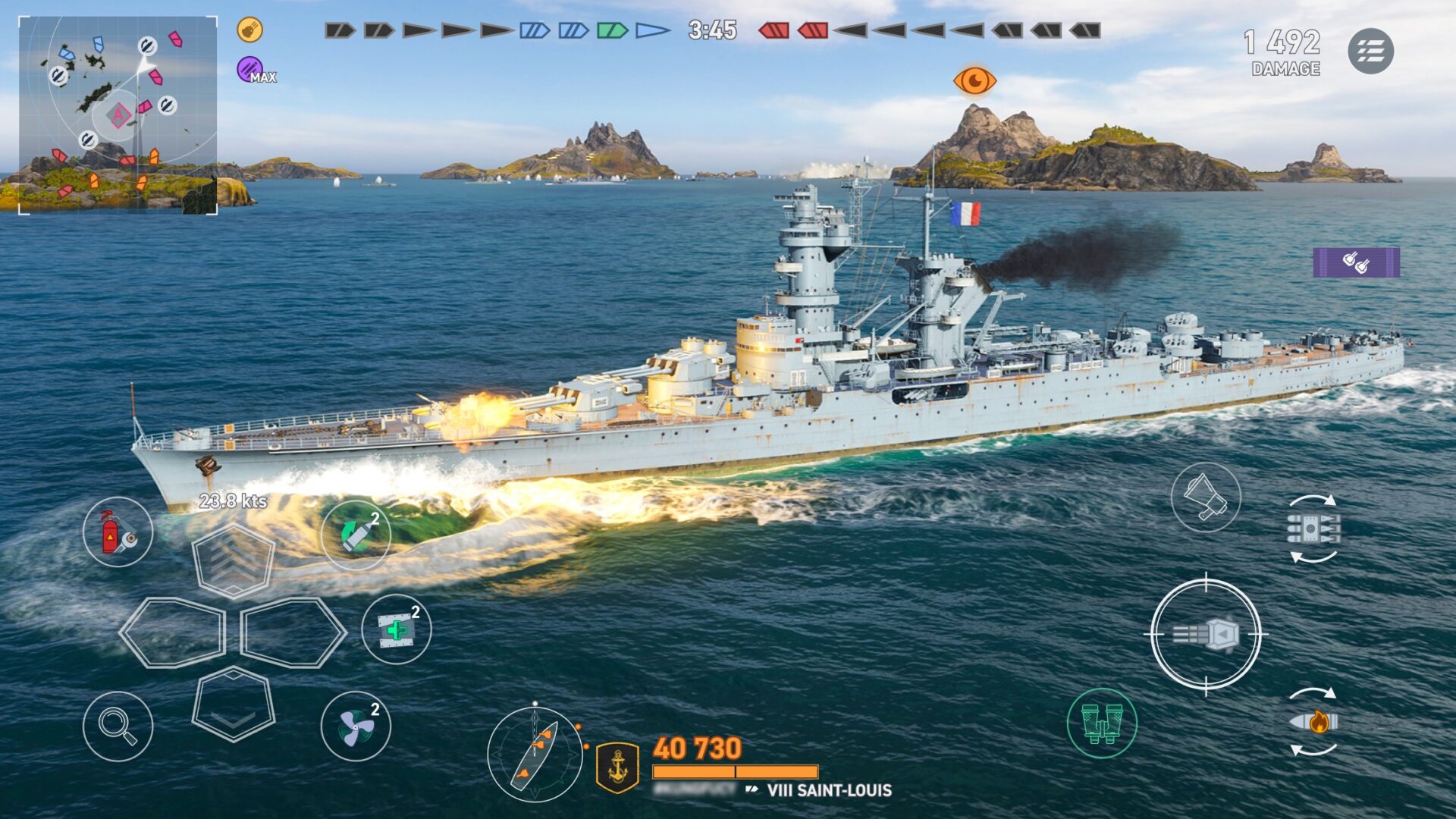Tap the orange spotted eye indicator
The image size is (1456, 819).
pos(975,81)
